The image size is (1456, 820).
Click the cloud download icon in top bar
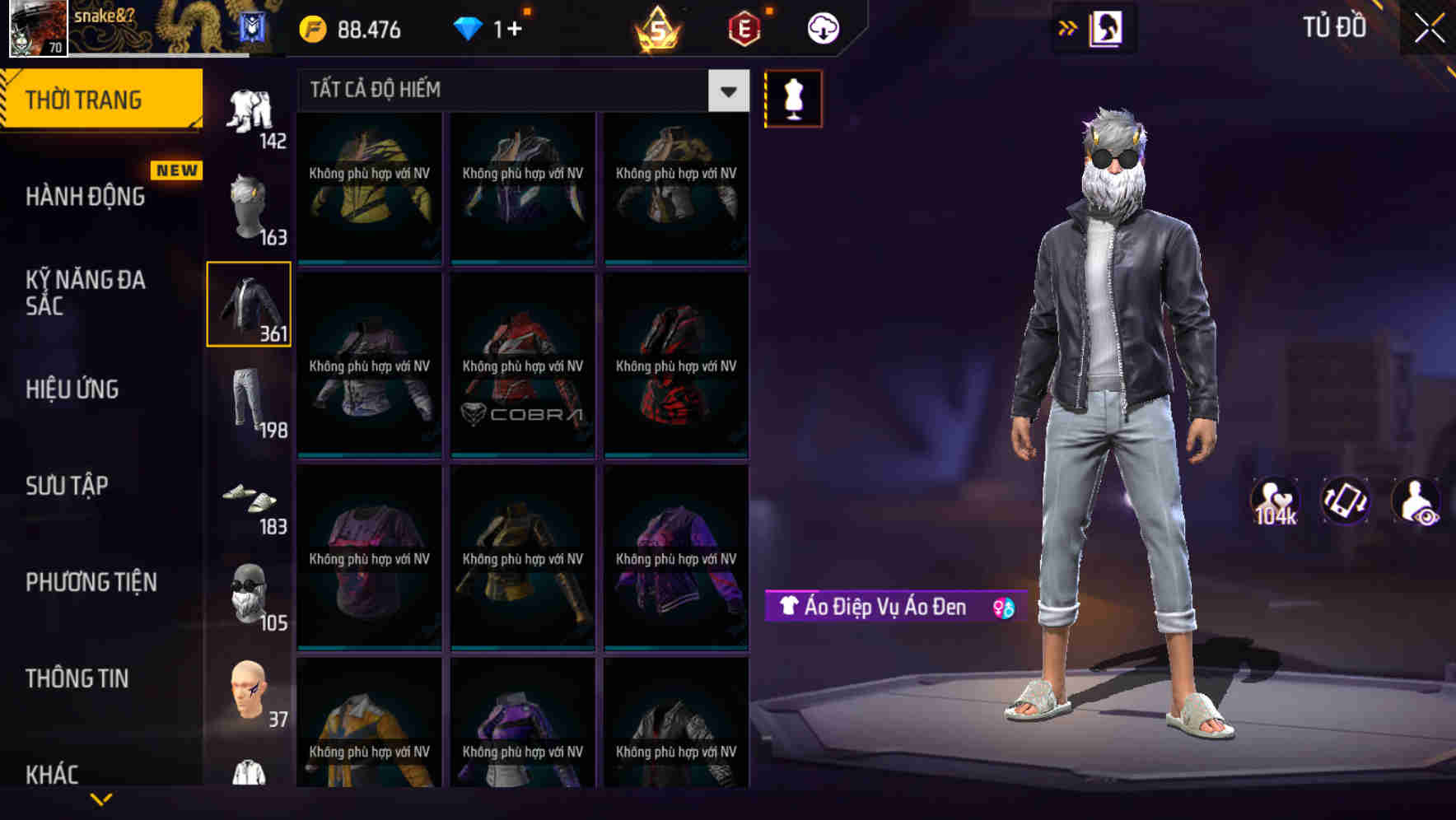point(821,27)
